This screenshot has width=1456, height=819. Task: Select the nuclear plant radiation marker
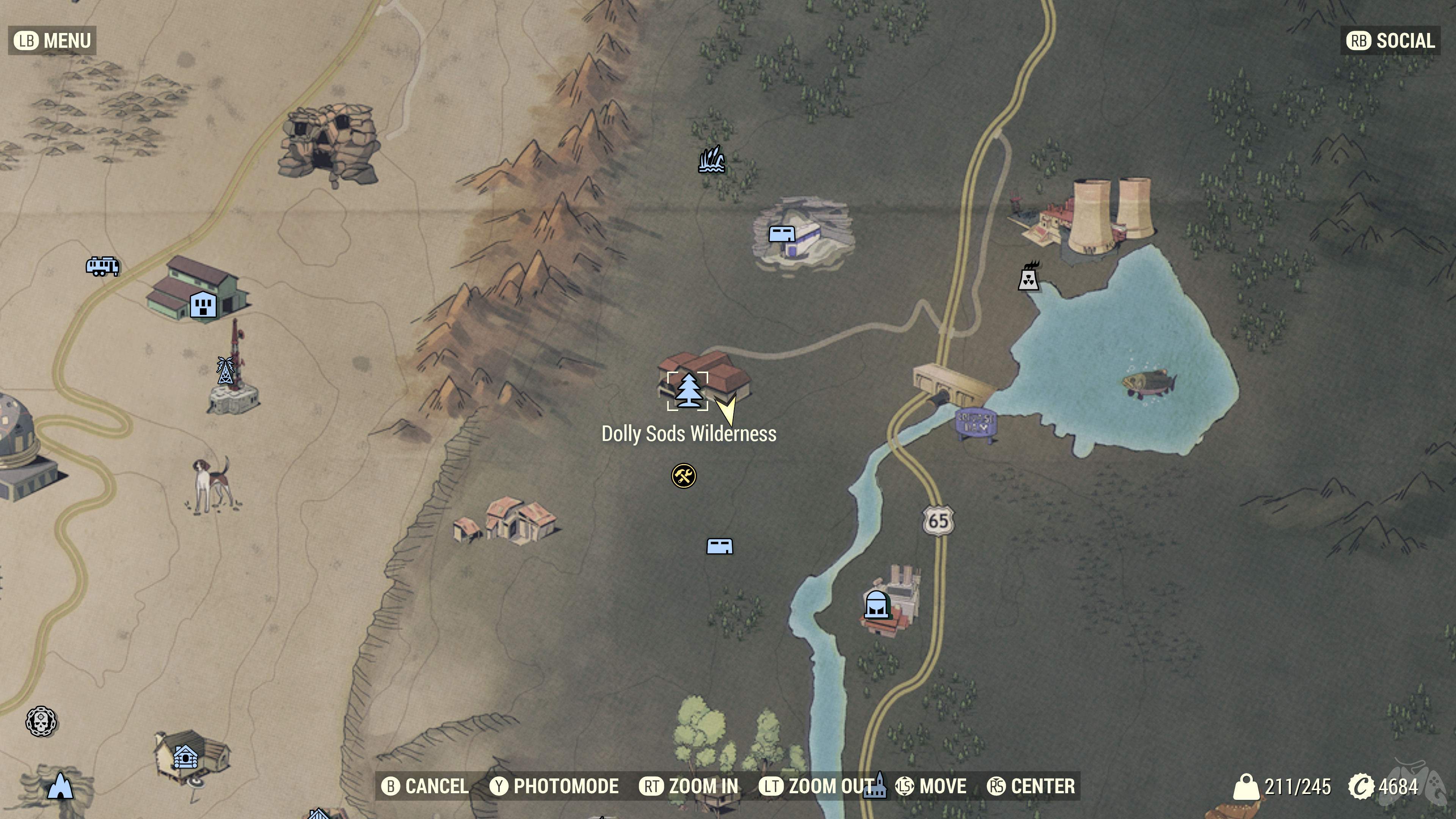[1028, 276]
